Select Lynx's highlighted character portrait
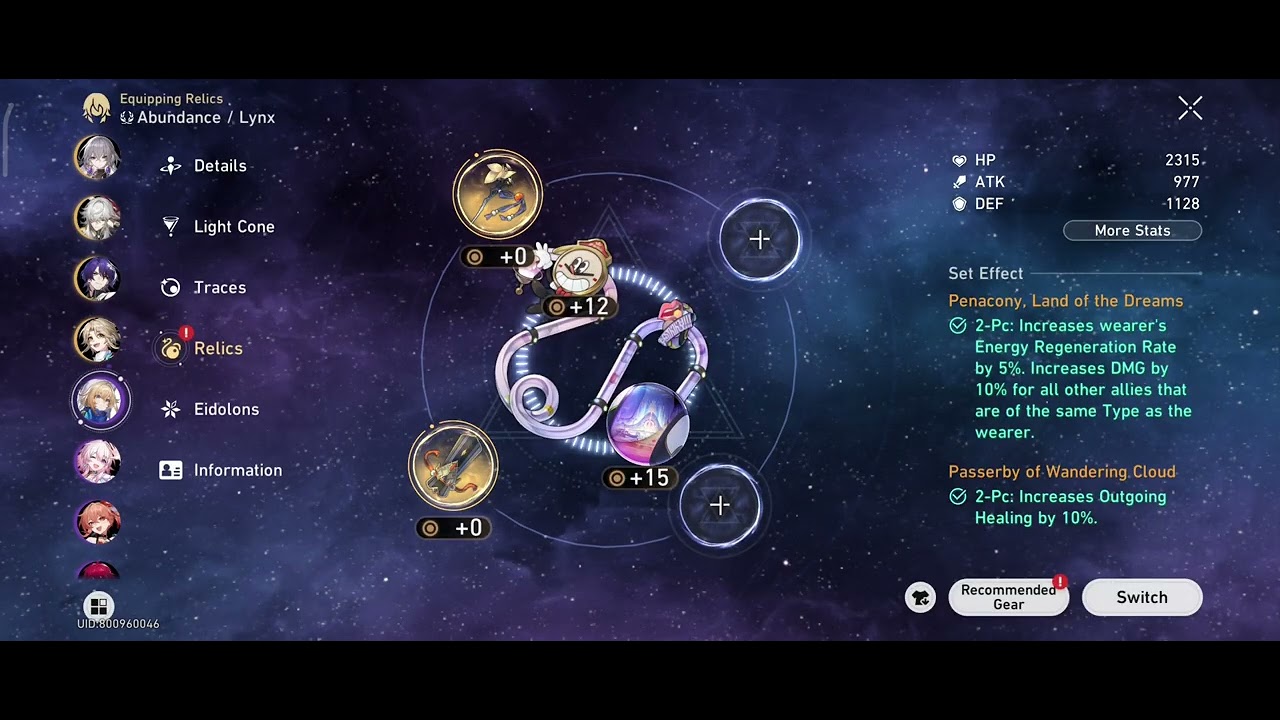The height and width of the screenshot is (720, 1280). pos(100,399)
